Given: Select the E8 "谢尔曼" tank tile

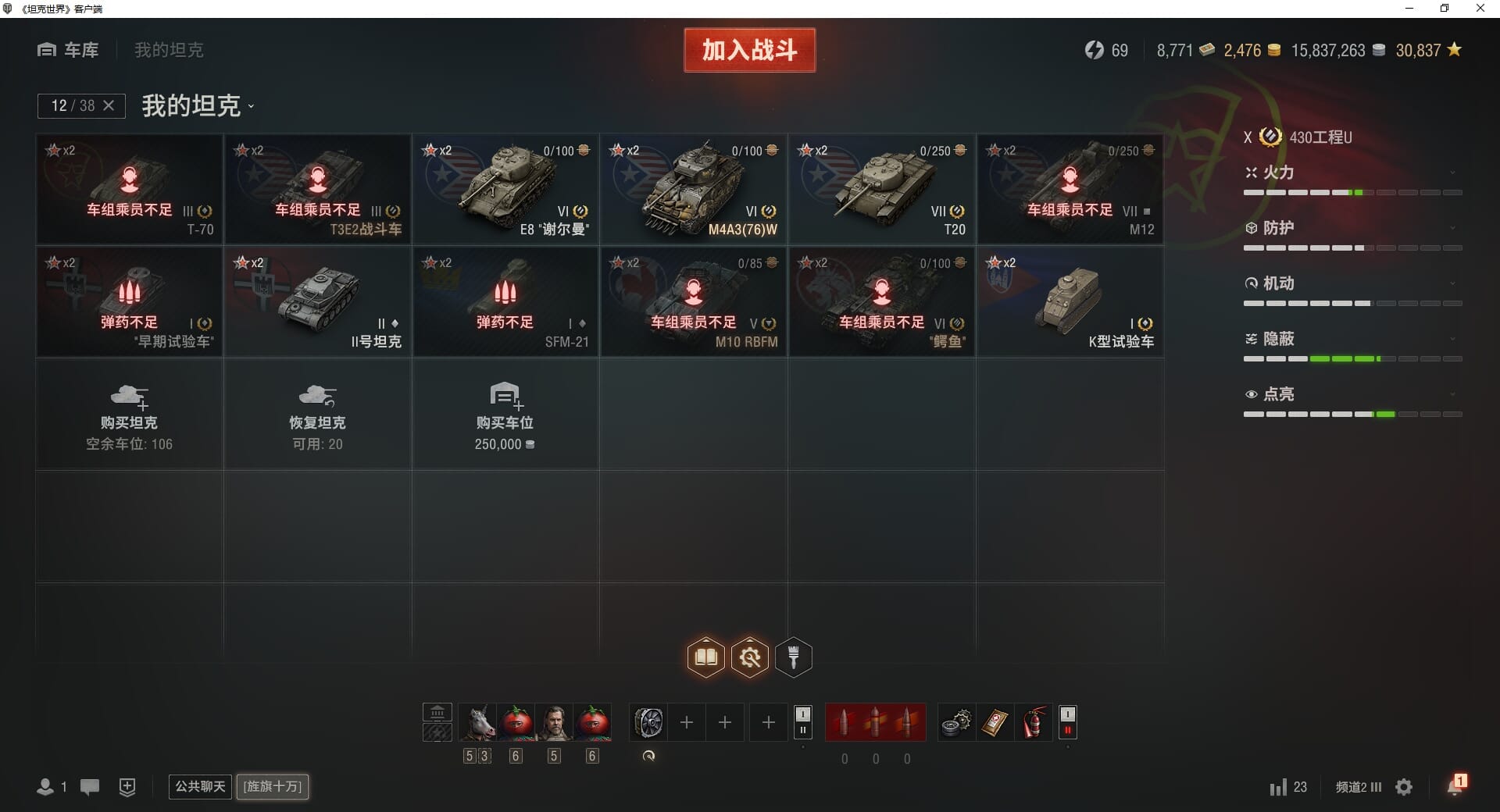Looking at the screenshot, I should [x=505, y=189].
